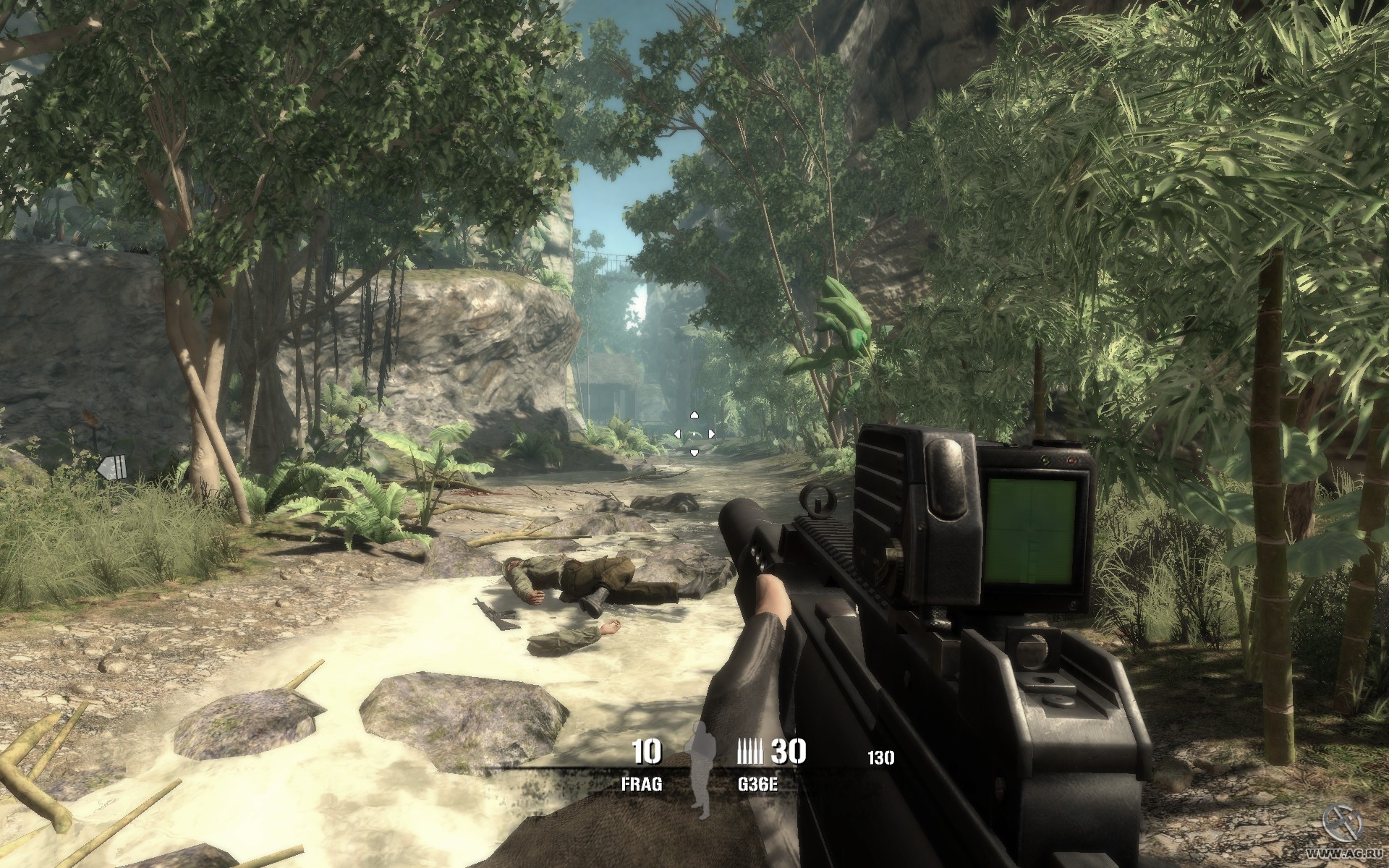This screenshot has height=868, width=1389.
Task: Select the G36E weapon label
Action: [757, 784]
